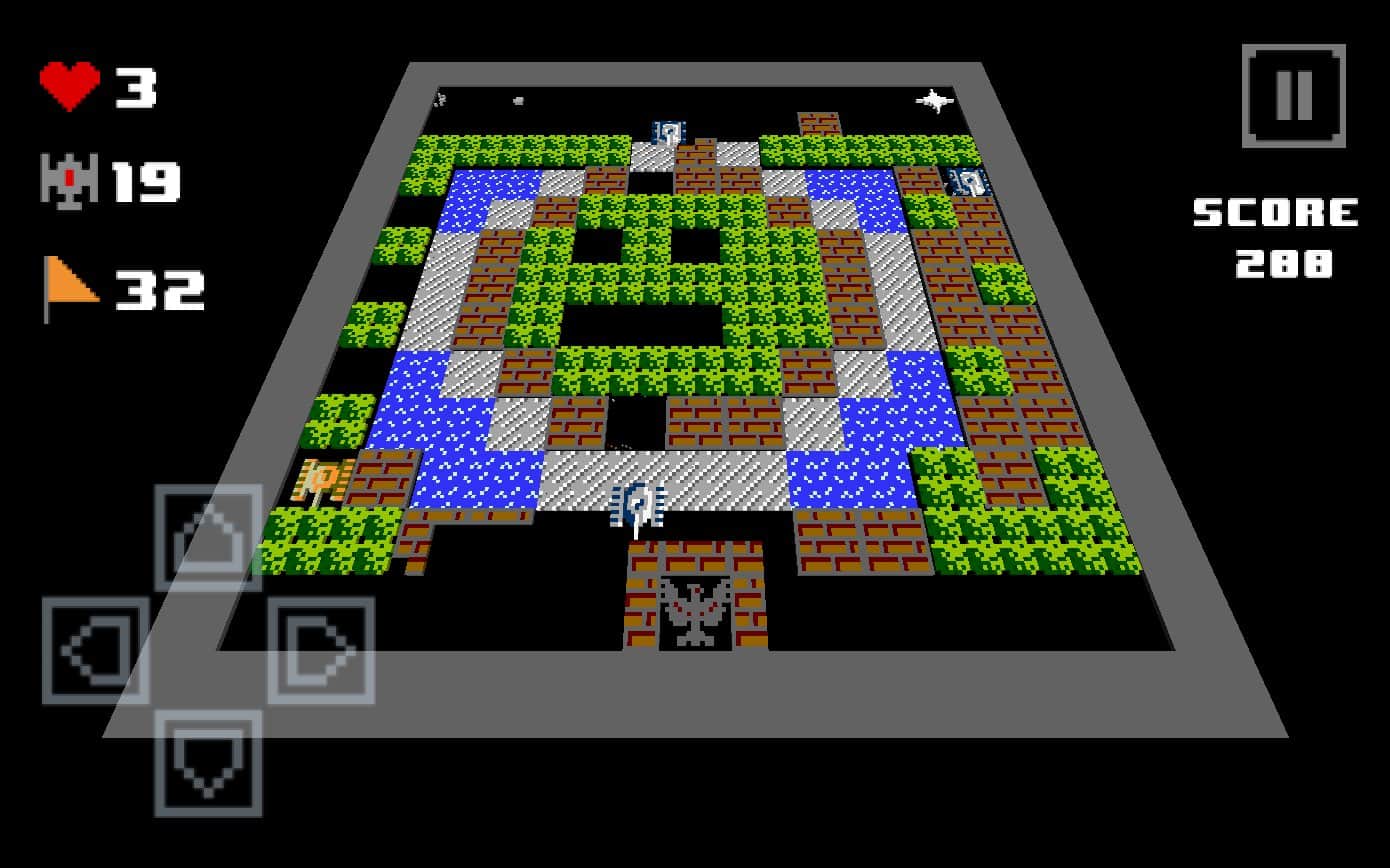Click the red heart lives icon
Image resolution: width=1390 pixels, height=868 pixels.
click(70, 85)
